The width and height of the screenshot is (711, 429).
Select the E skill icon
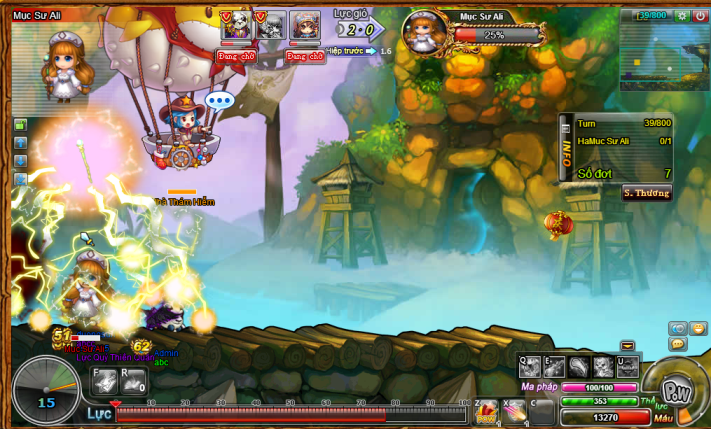click(554, 367)
